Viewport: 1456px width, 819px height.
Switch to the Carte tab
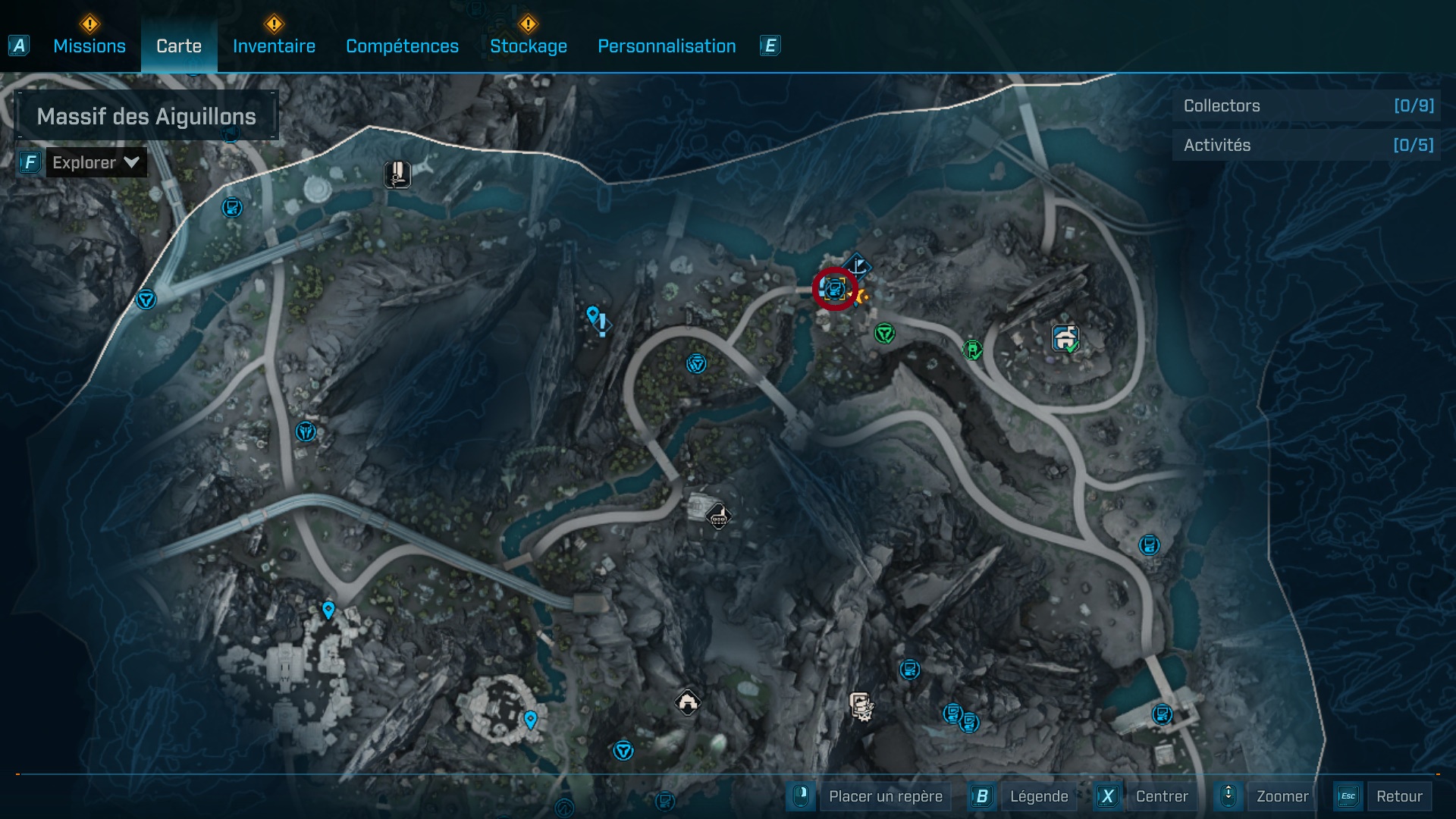pos(179,45)
